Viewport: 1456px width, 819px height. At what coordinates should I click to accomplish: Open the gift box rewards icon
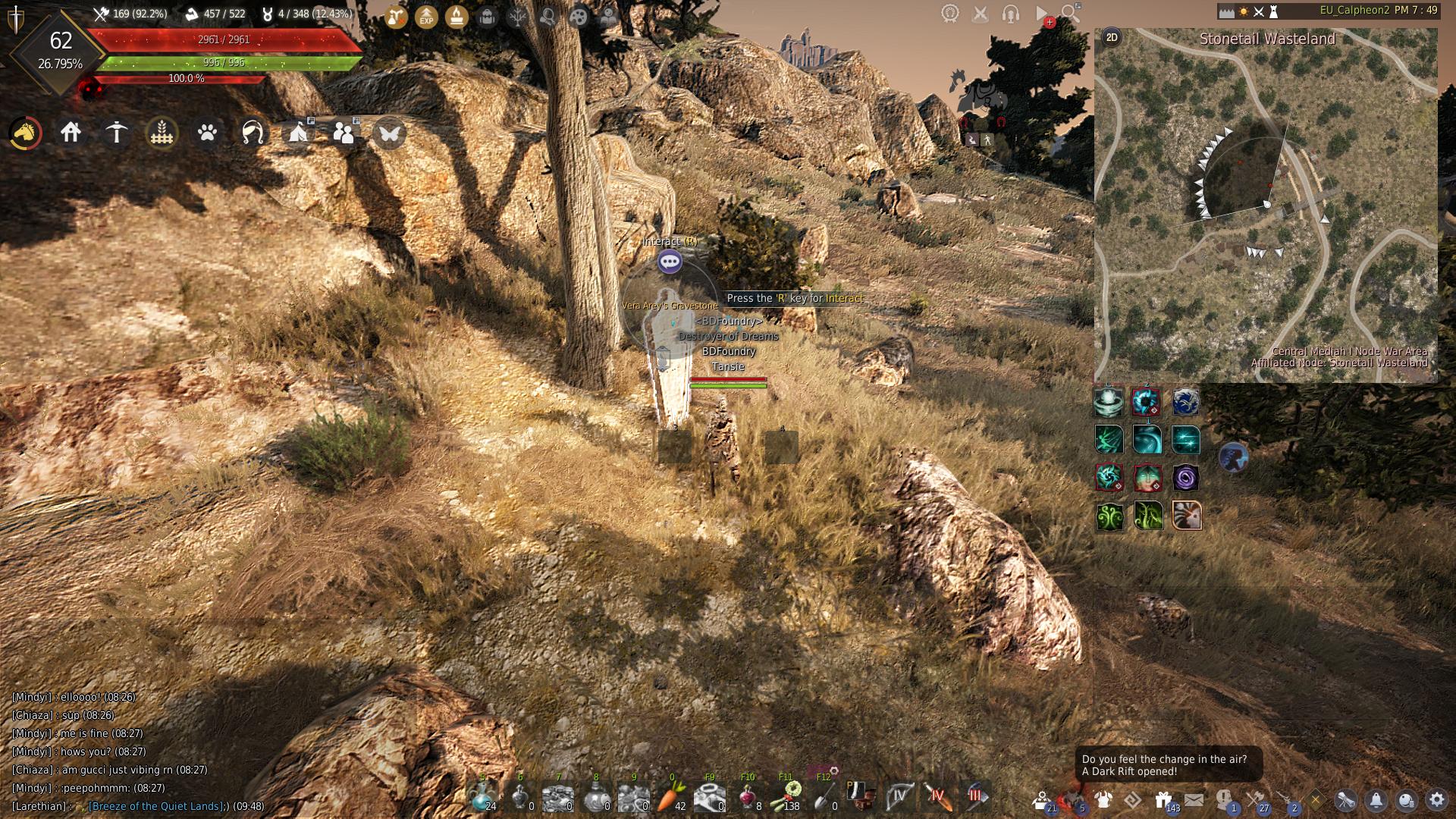click(1163, 799)
